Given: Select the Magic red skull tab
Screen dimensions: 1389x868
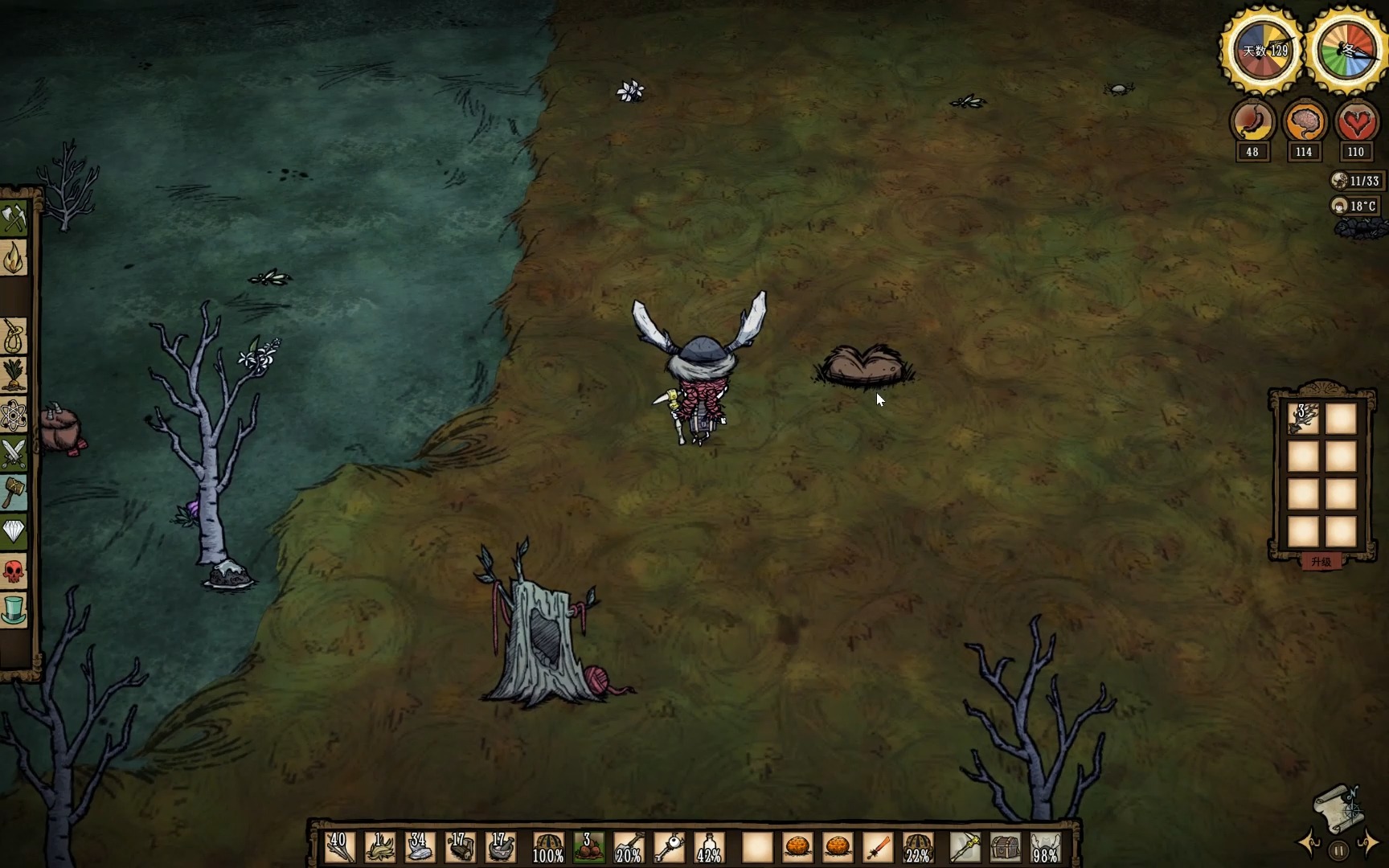Looking at the screenshot, I should (x=14, y=571).
